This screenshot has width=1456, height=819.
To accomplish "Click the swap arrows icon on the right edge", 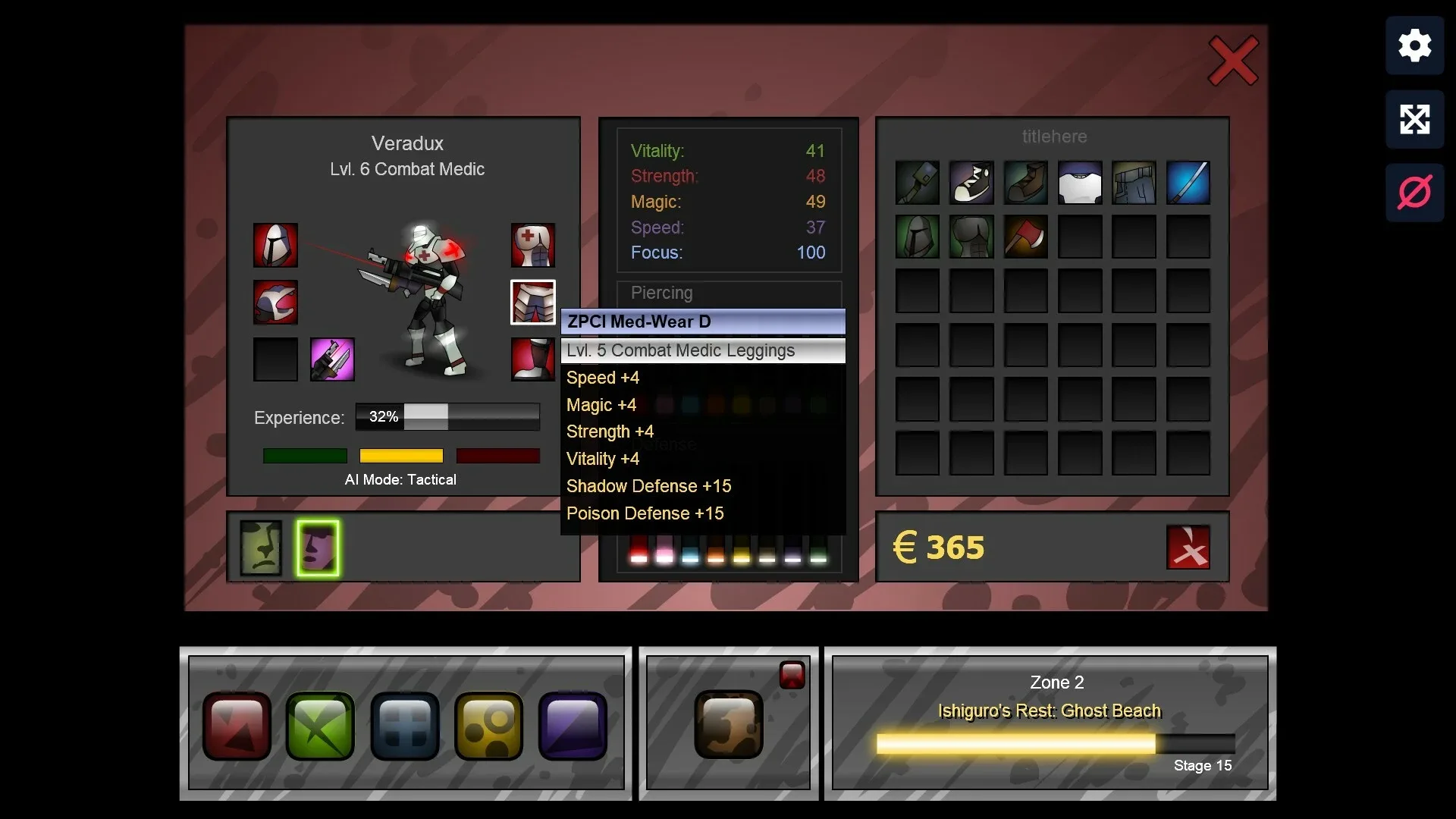I will [1414, 119].
